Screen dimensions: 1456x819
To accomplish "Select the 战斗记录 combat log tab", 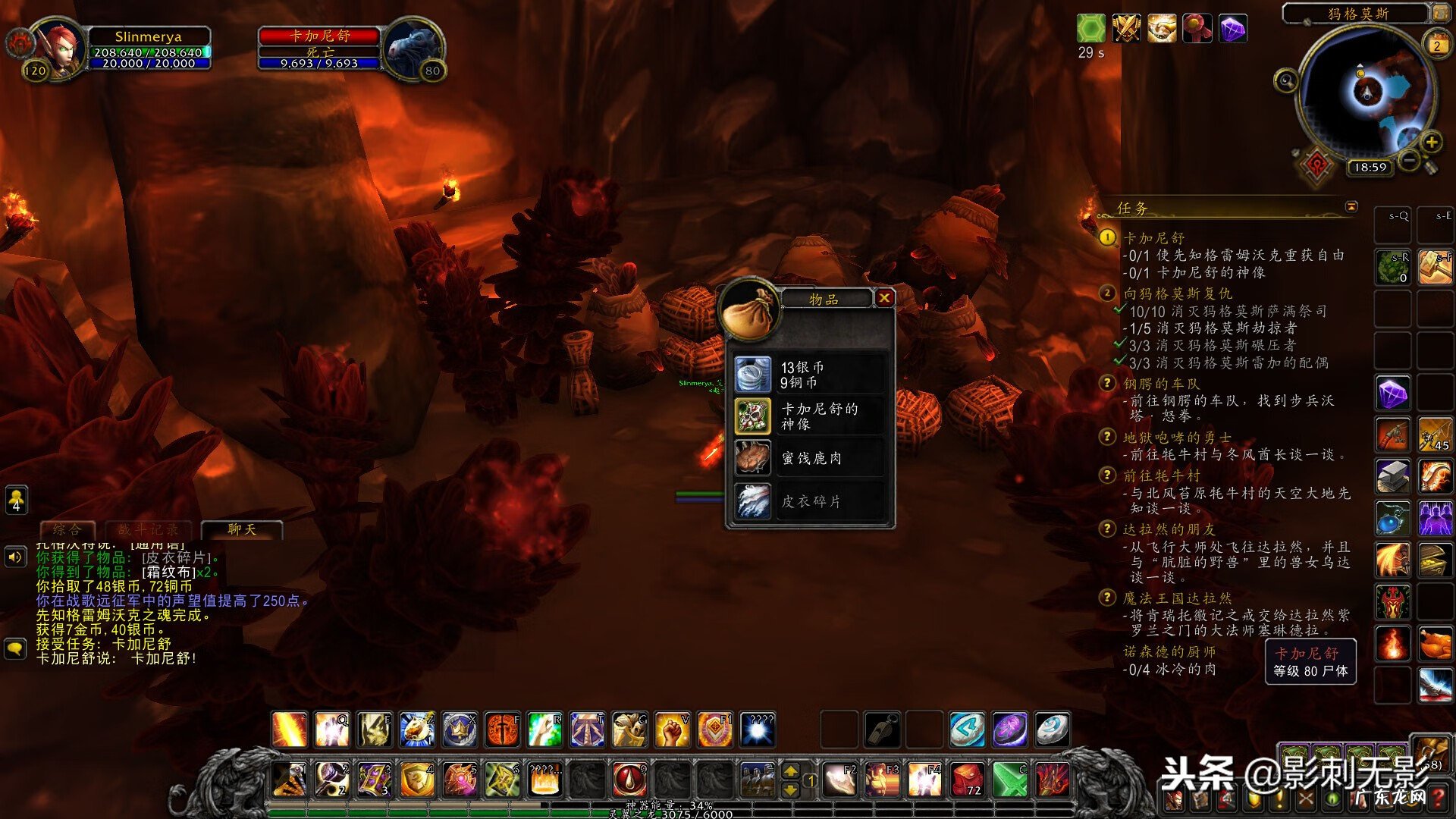I will (x=149, y=529).
